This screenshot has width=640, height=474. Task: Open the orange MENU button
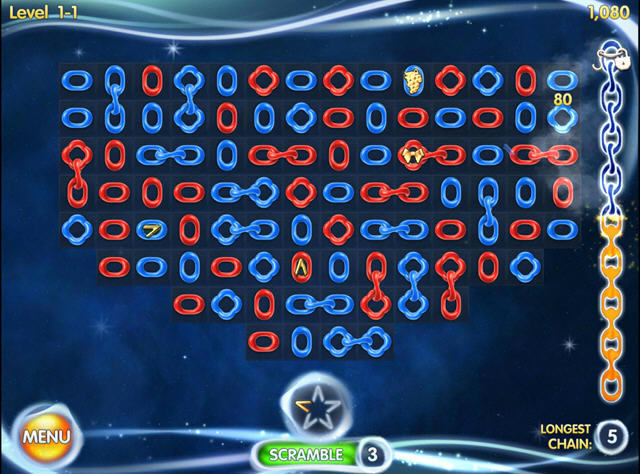(x=46, y=436)
